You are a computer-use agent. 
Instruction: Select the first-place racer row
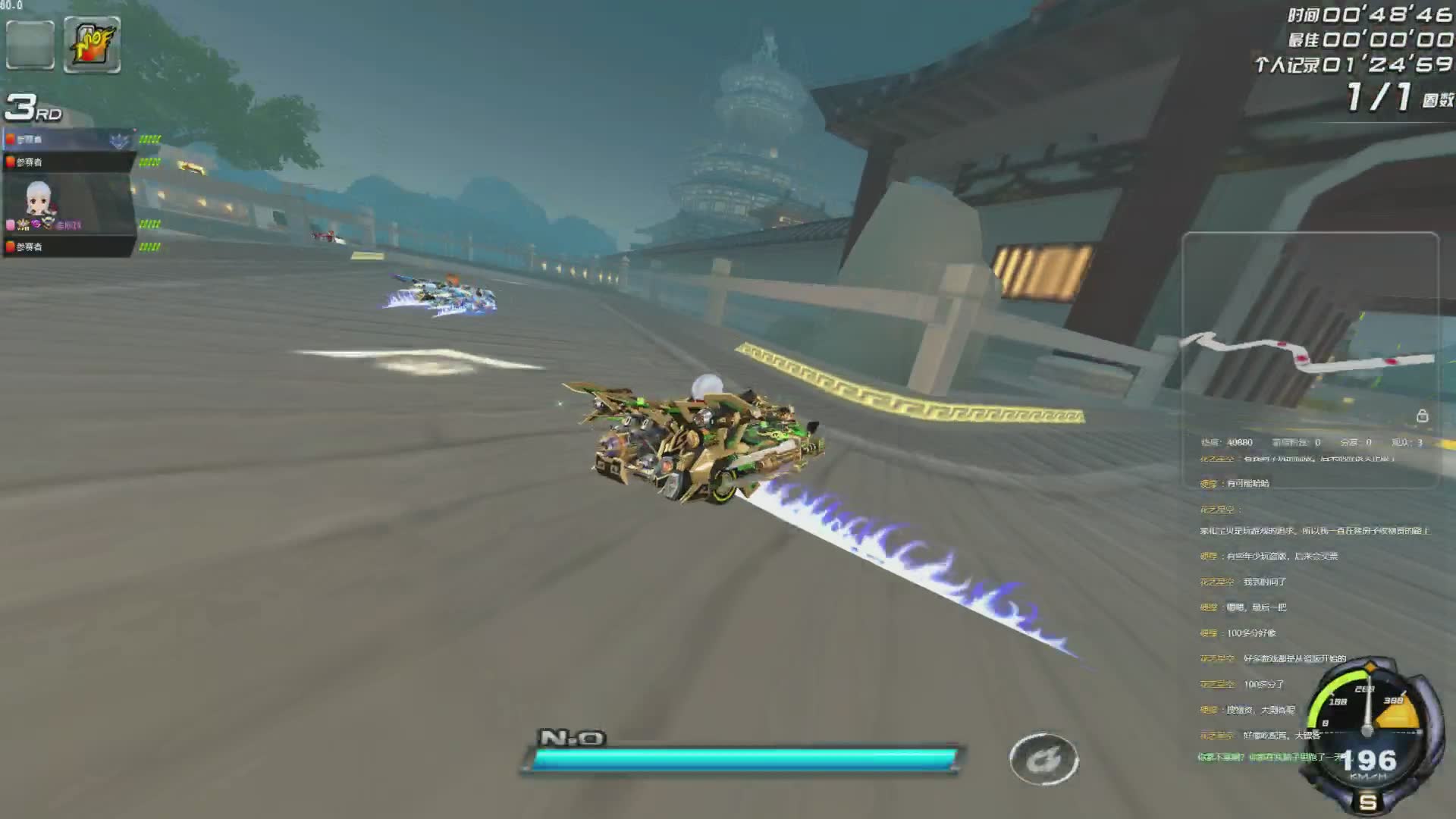pos(68,140)
